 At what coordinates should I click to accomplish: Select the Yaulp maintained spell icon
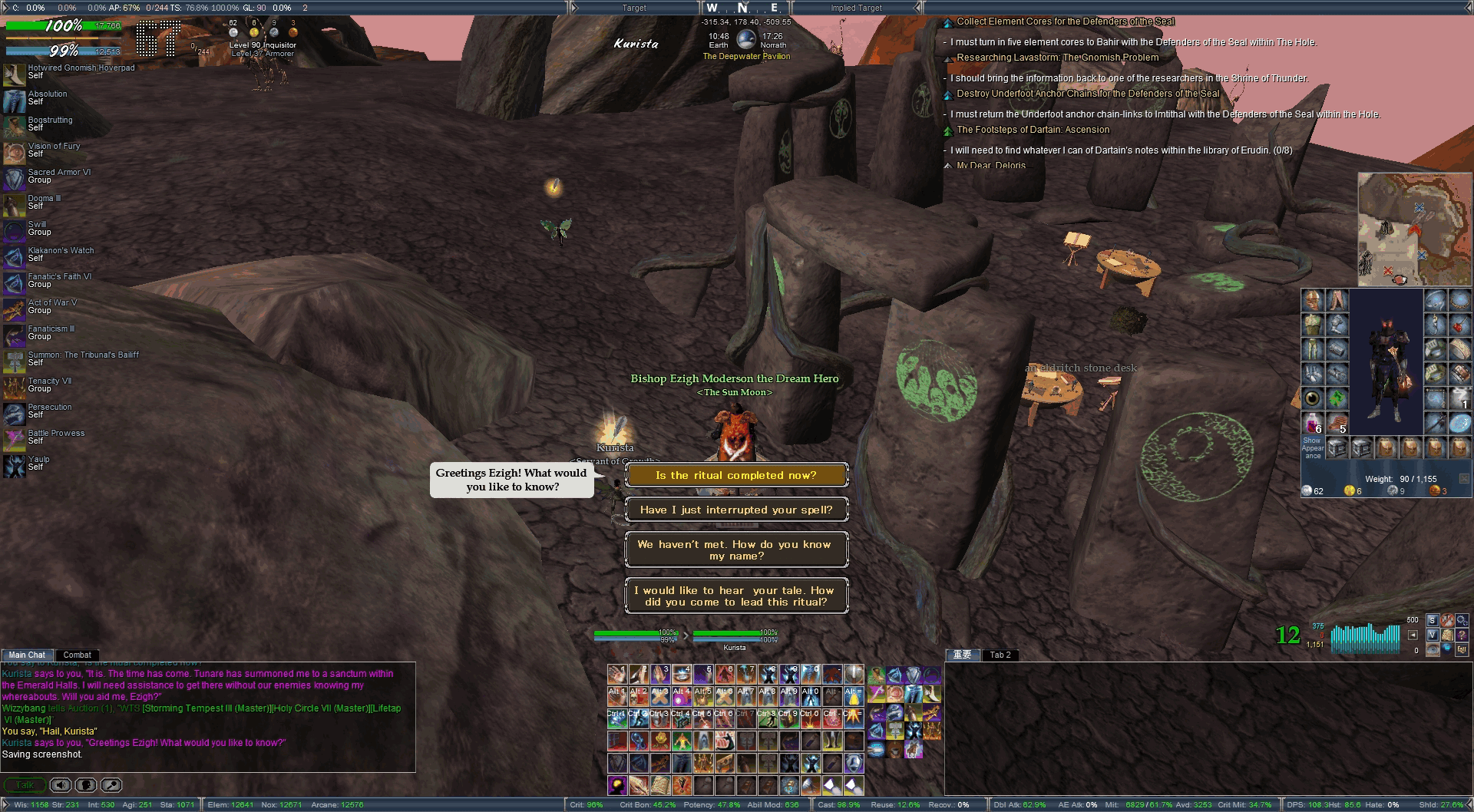click(x=14, y=466)
